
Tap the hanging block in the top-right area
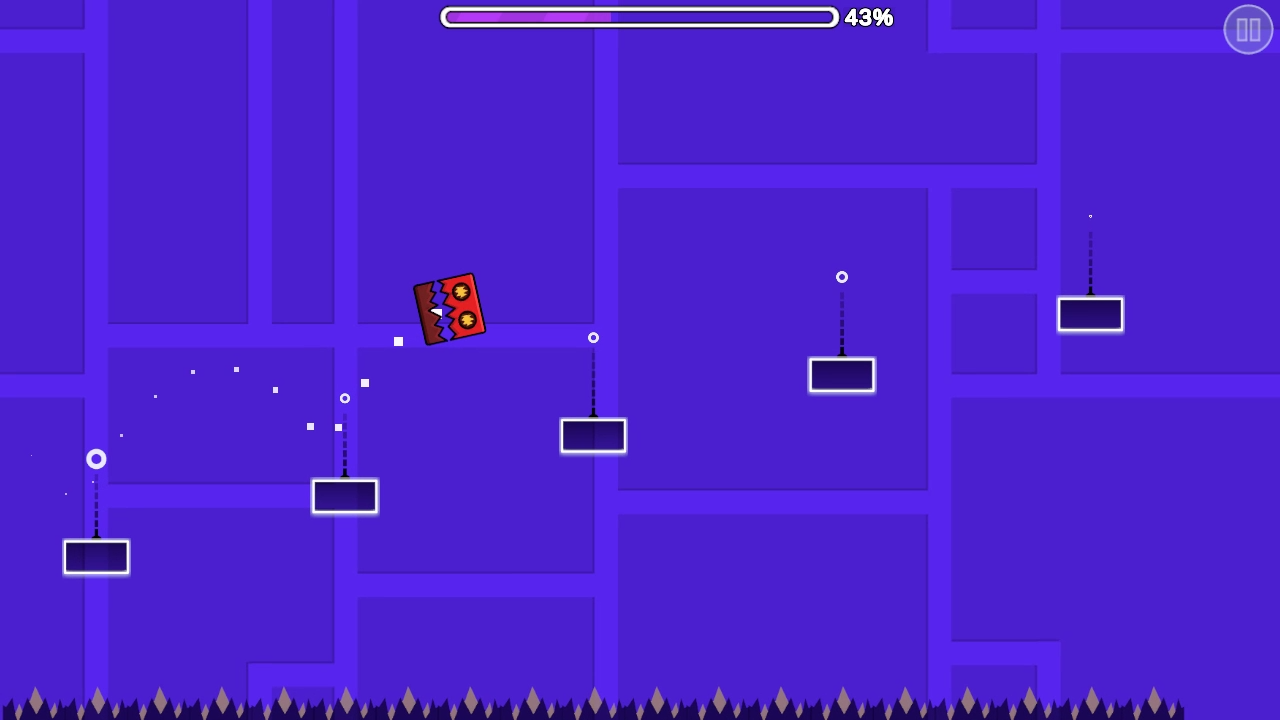pos(1090,313)
